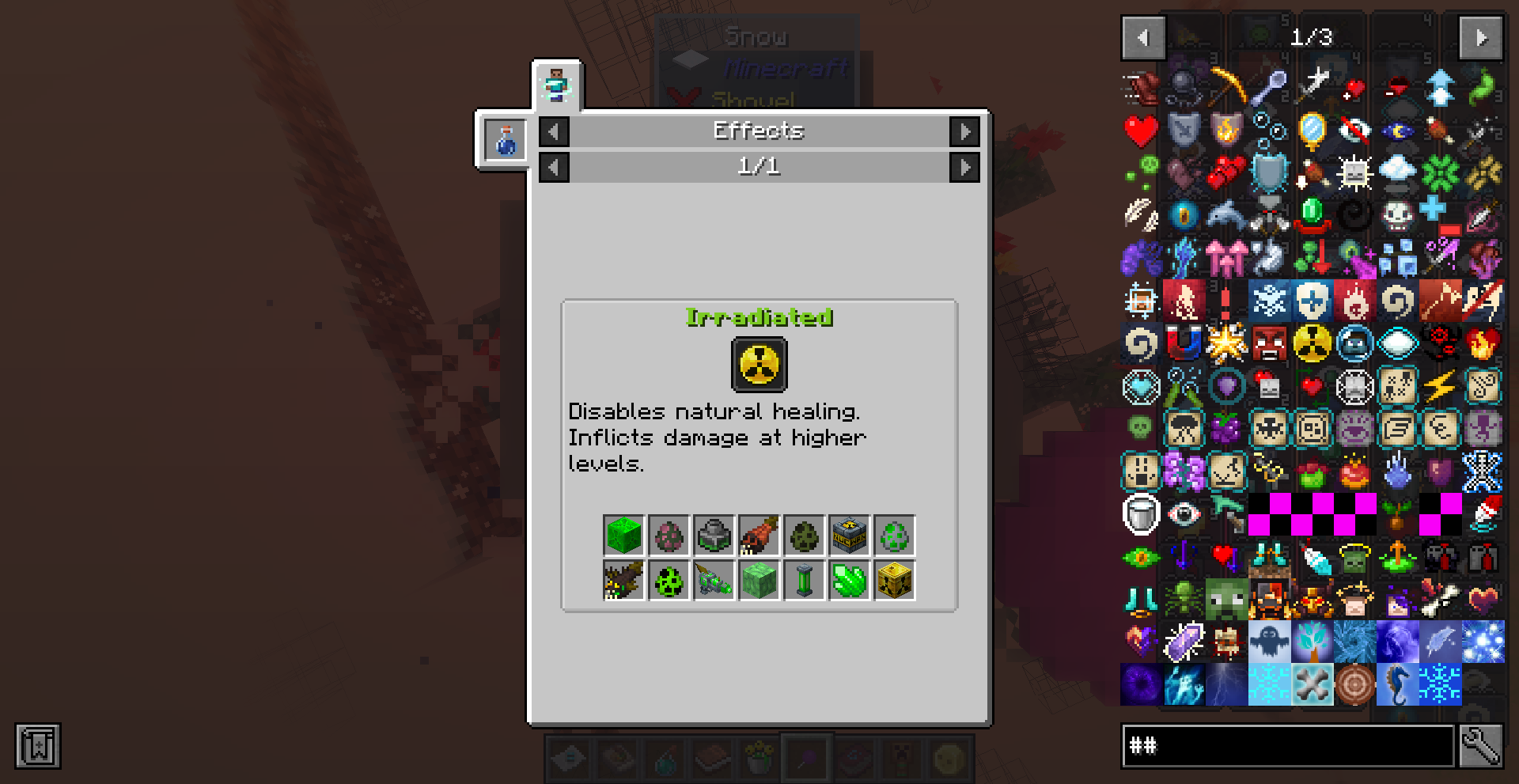Choose the grey dolphin effect icon

[1226, 215]
